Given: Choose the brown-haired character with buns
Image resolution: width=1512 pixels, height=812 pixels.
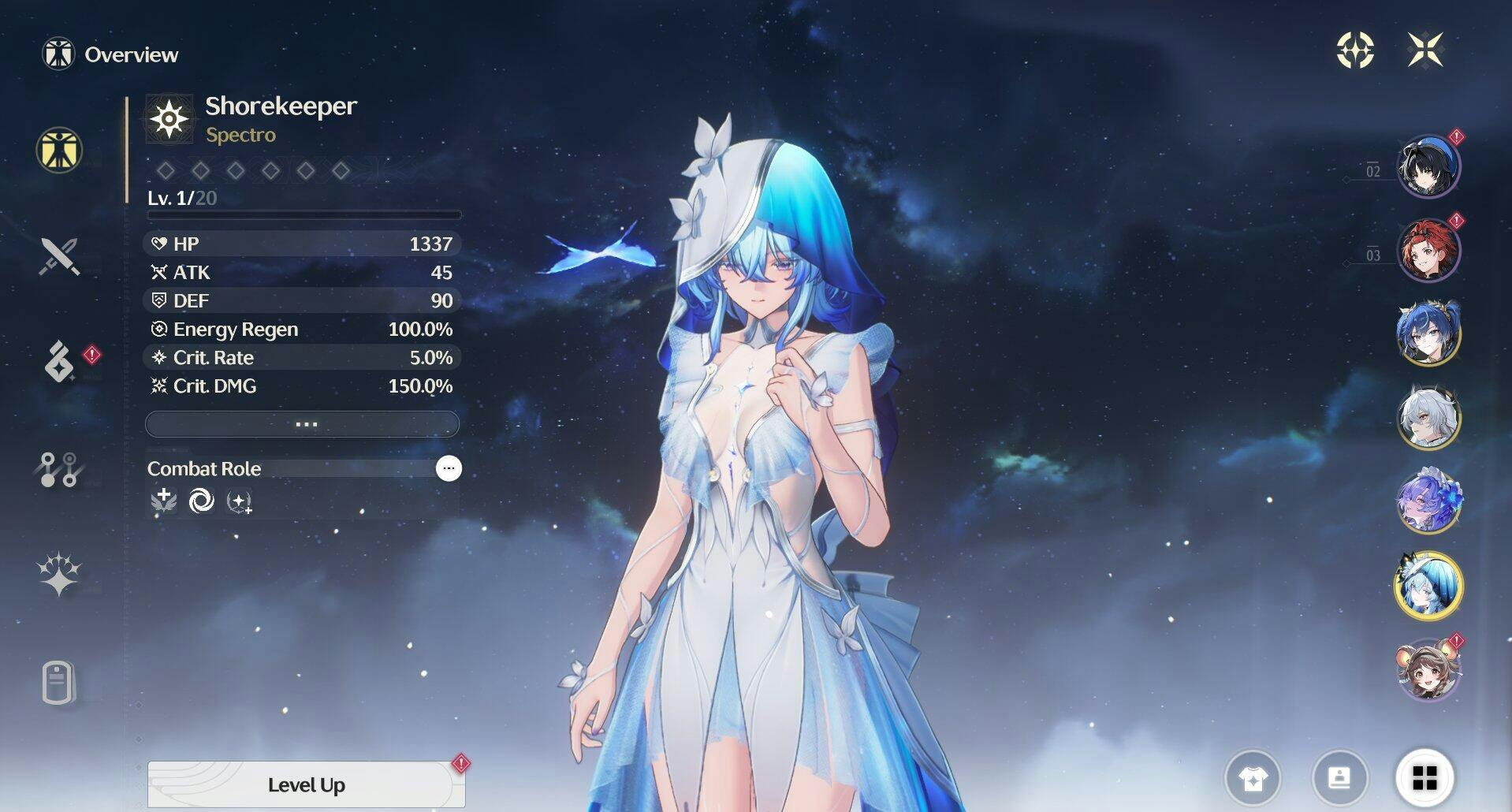Looking at the screenshot, I should coord(1428,670).
